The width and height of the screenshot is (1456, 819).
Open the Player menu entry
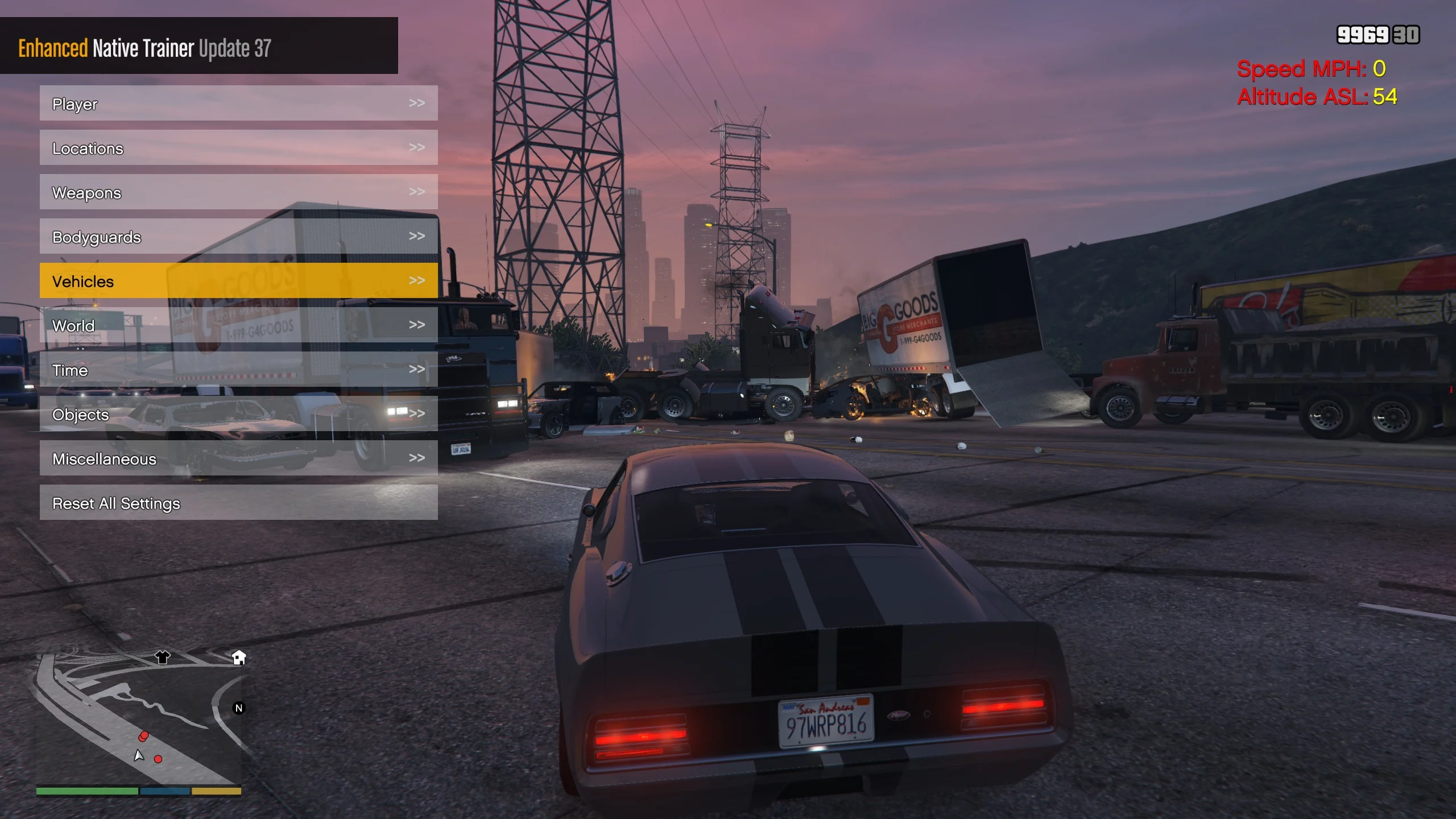coord(238,104)
